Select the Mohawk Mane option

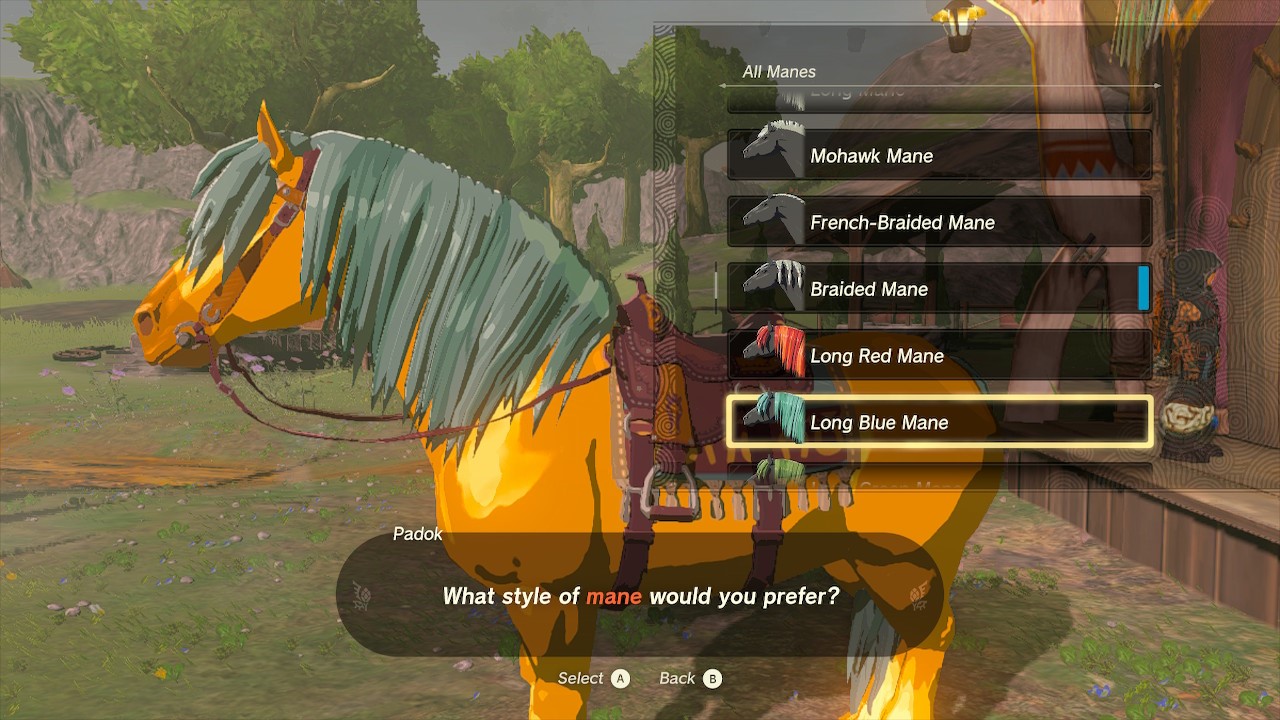coord(938,156)
